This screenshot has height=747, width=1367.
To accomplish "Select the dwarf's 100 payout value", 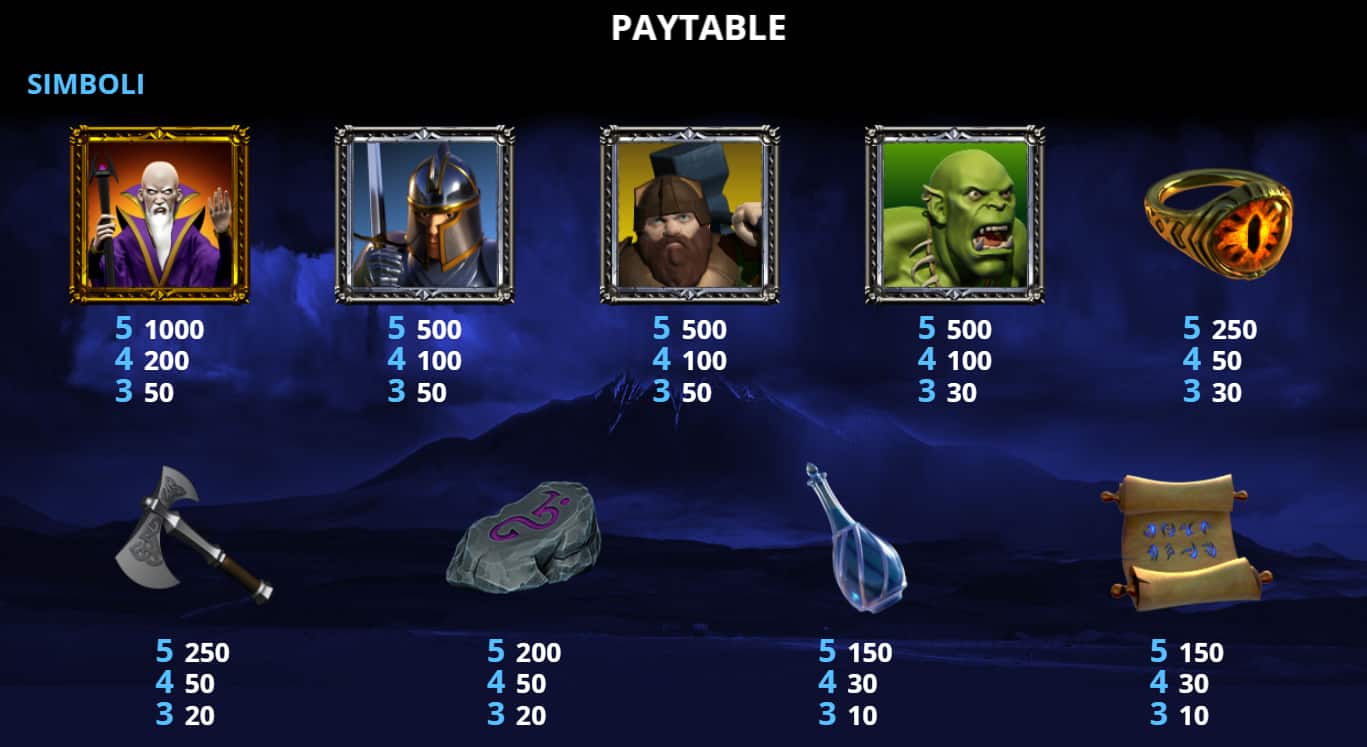I will tap(703, 361).
